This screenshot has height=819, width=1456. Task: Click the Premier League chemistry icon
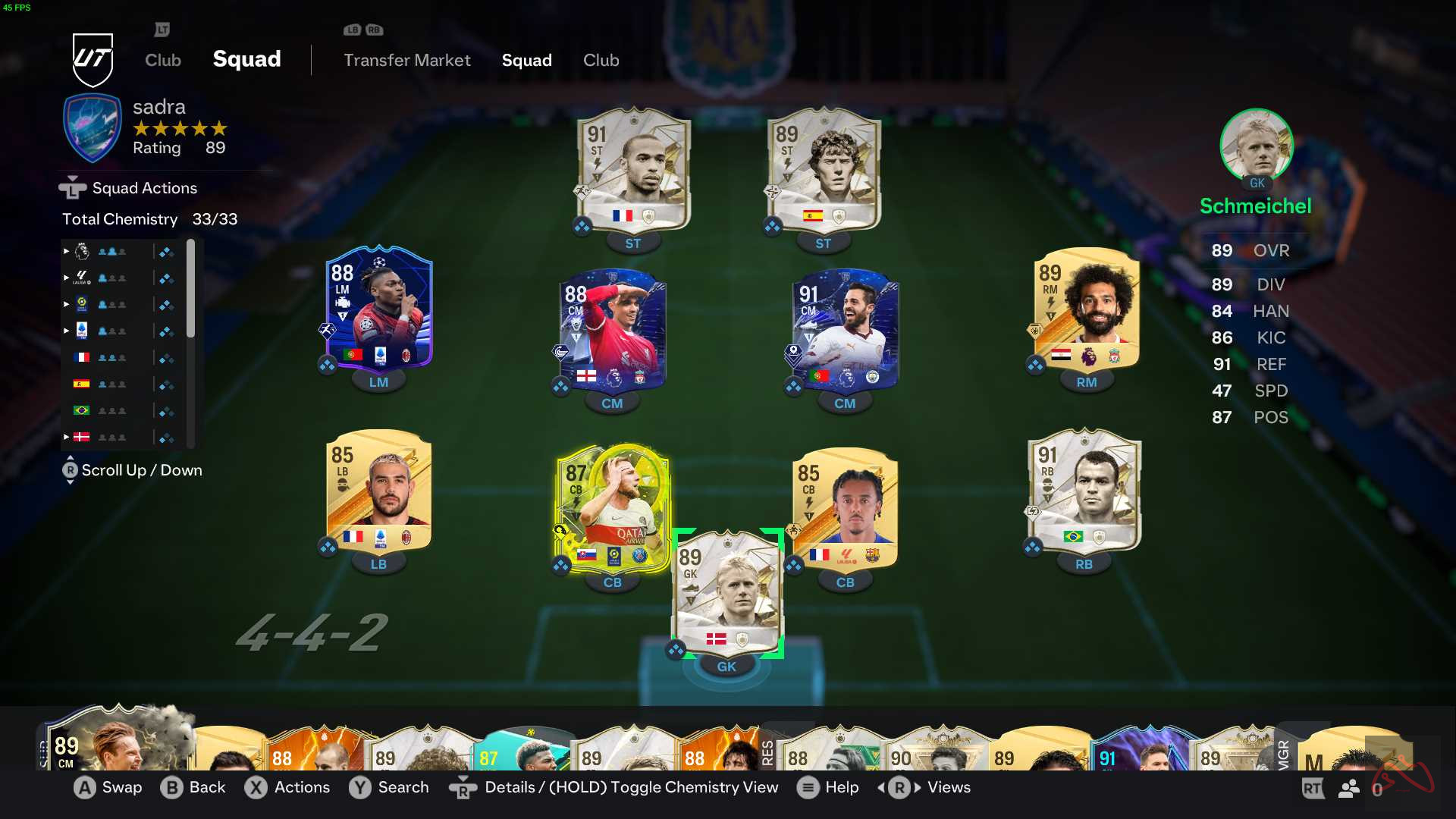82,252
